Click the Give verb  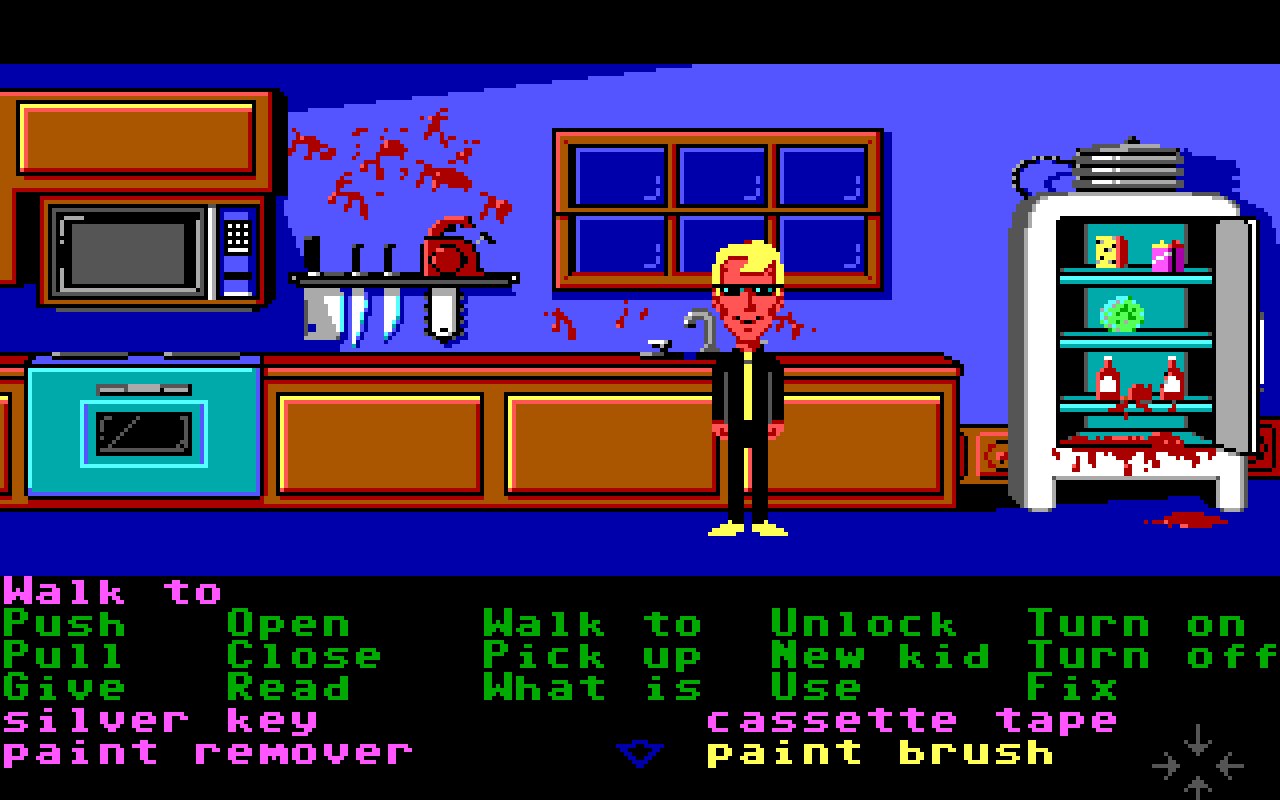click(64, 689)
